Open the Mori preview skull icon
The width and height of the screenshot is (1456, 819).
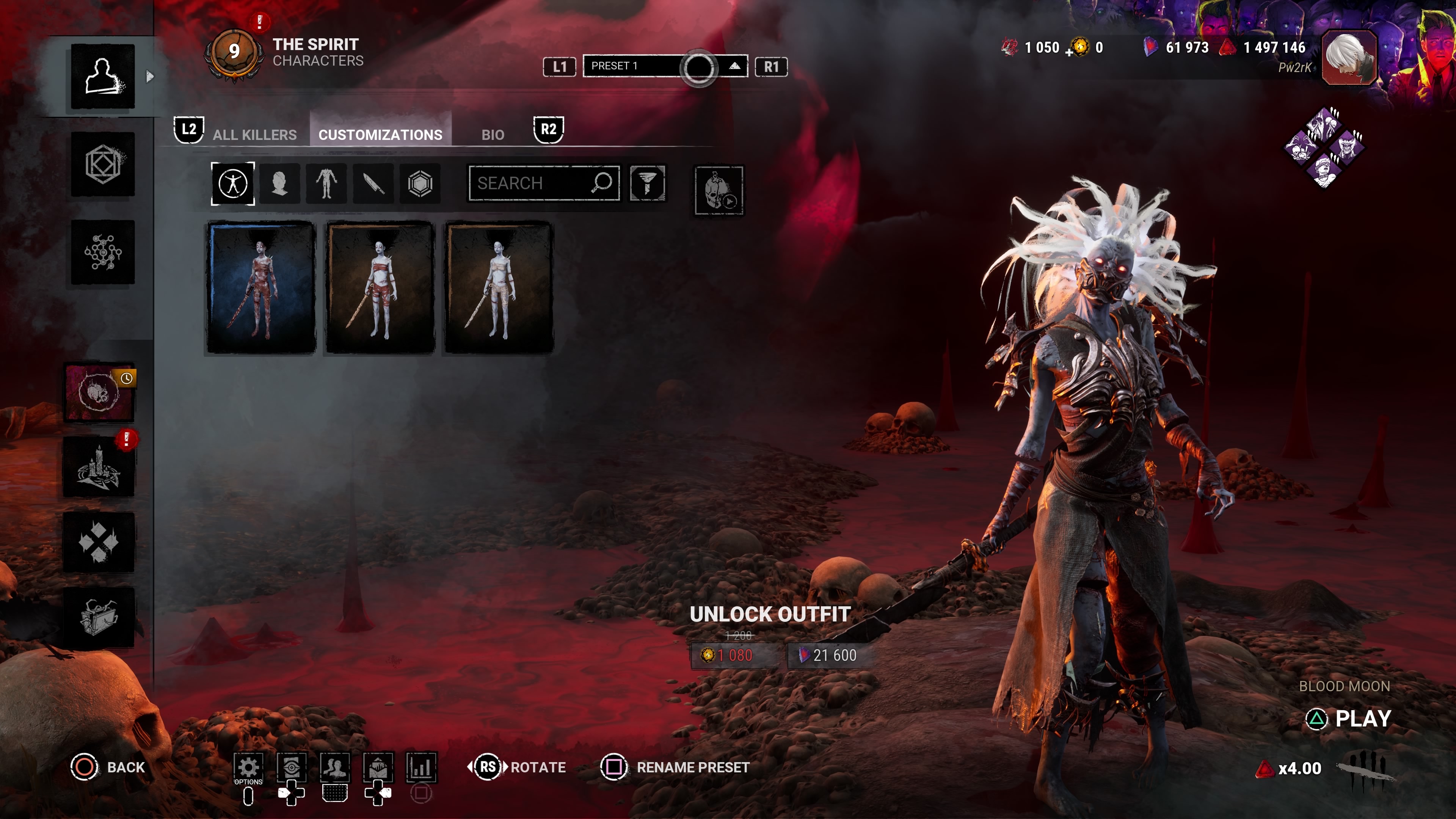[x=719, y=190]
